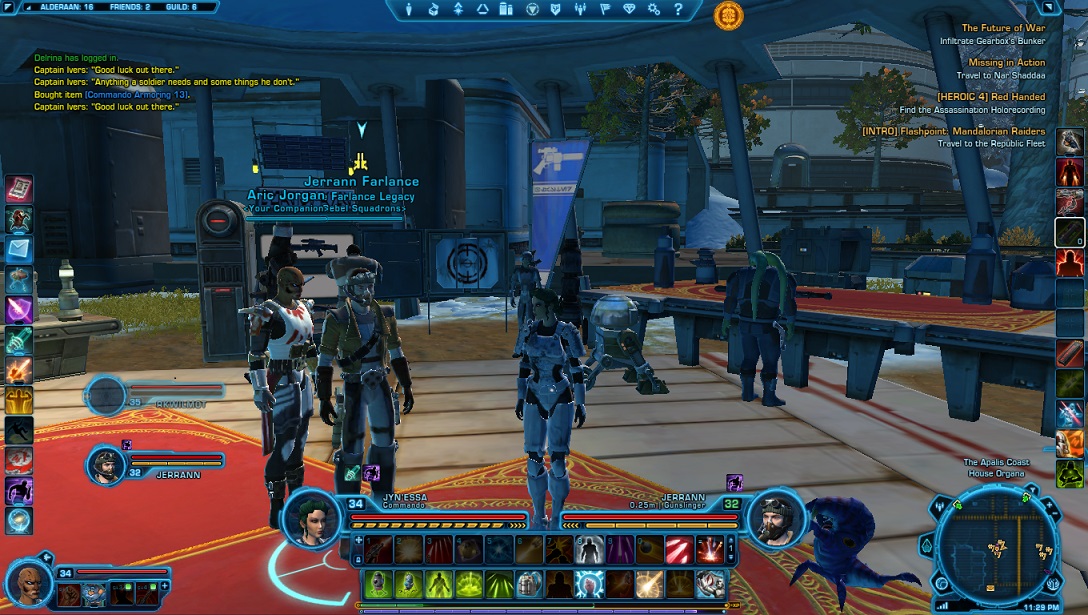Screen dimensions: 1088x615
Task: Click the envelope mail icon on left bar
Action: pyautogui.click(x=19, y=249)
